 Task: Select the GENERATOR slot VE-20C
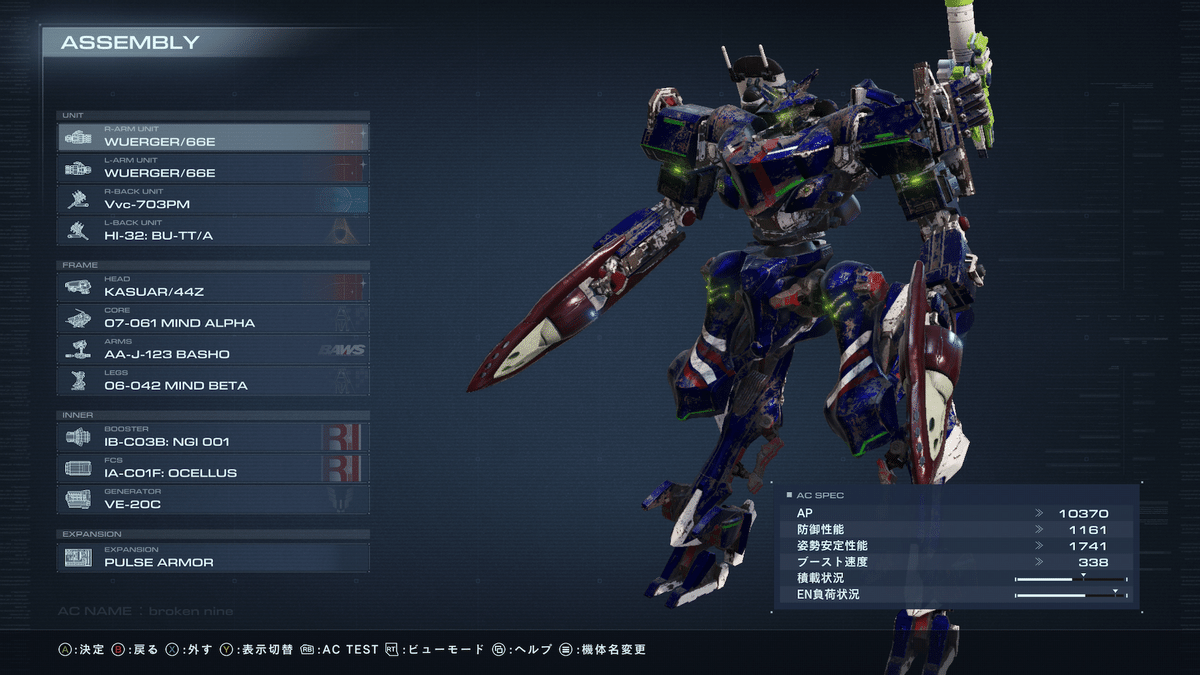tap(213, 499)
